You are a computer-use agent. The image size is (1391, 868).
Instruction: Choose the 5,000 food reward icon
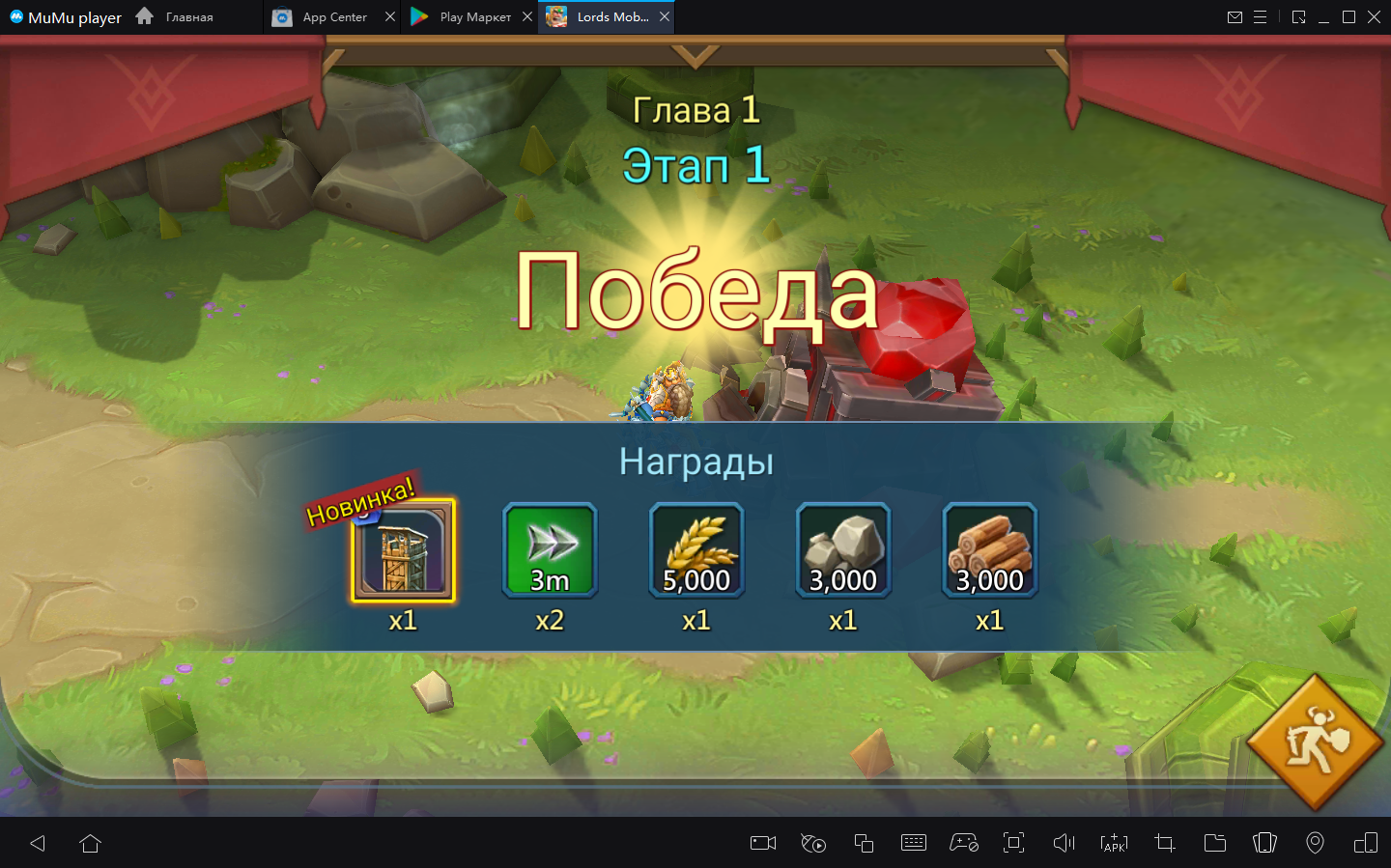[x=696, y=551]
